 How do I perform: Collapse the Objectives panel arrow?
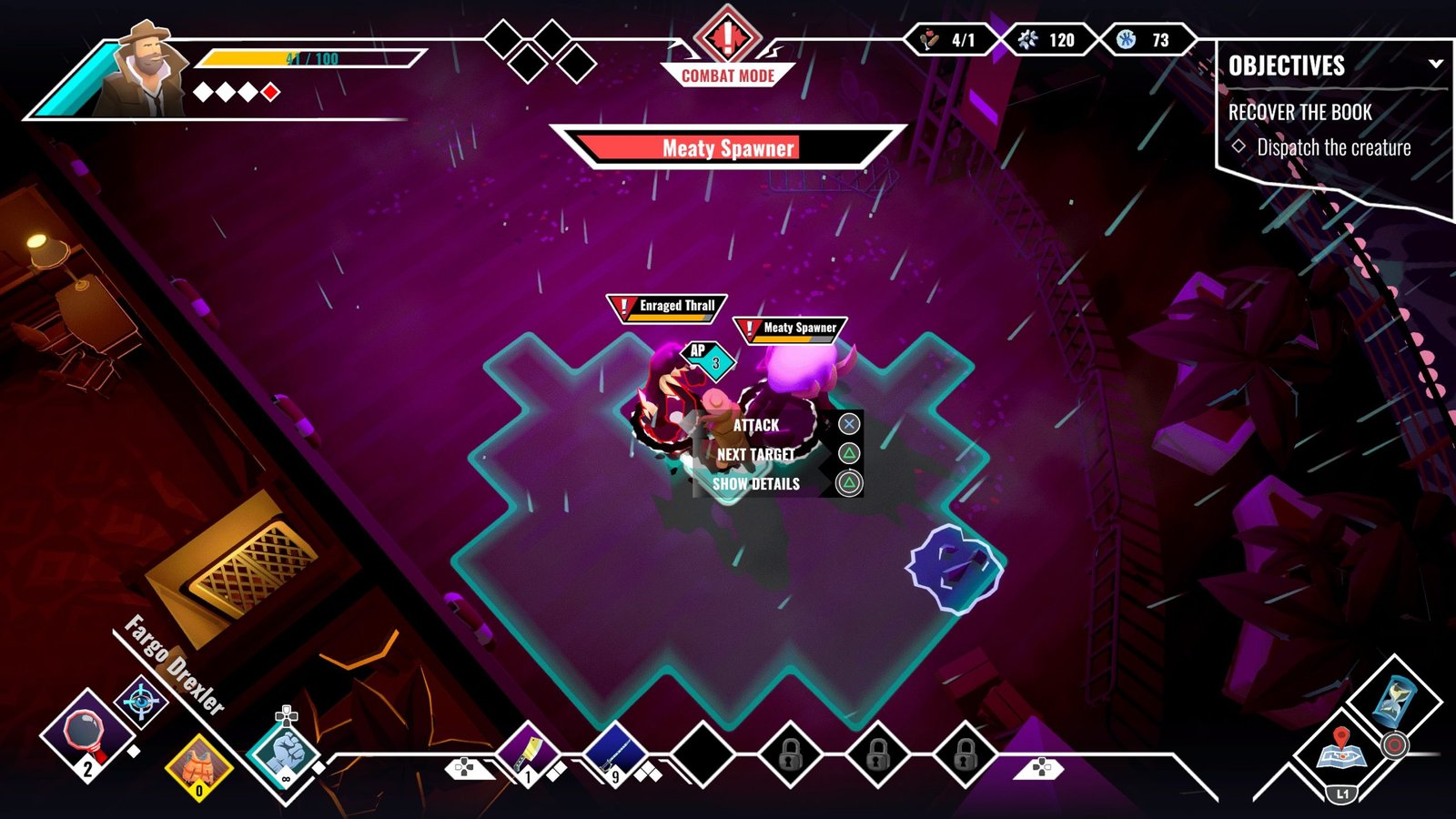click(1435, 64)
